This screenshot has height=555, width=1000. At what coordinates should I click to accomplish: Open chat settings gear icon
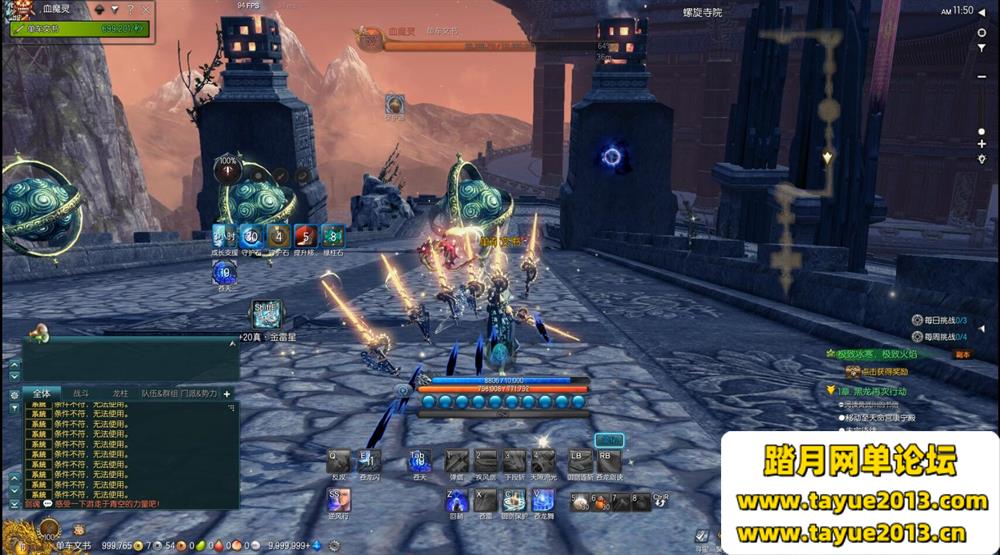(x=14, y=395)
